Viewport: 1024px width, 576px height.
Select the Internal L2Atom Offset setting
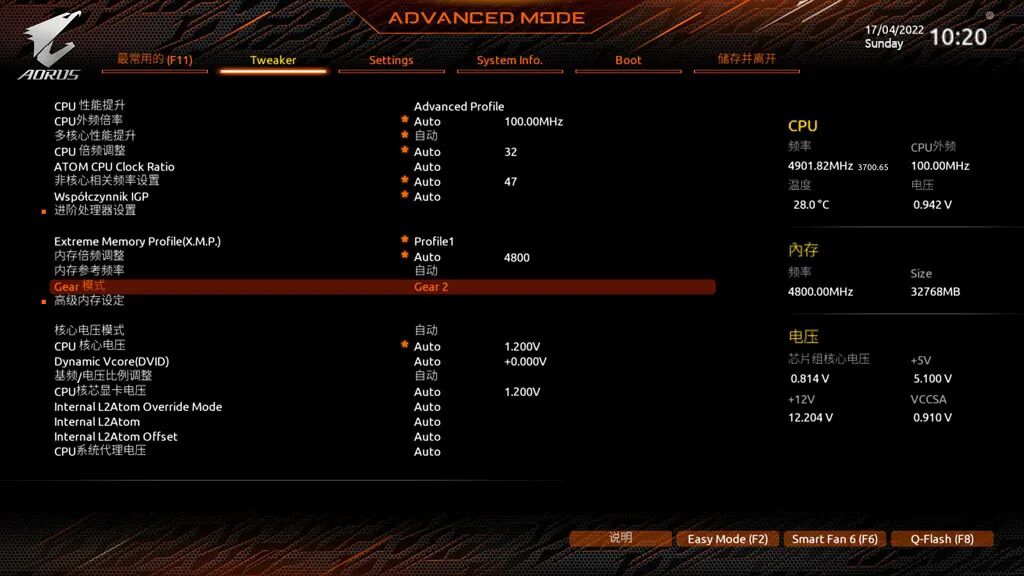(x=116, y=437)
